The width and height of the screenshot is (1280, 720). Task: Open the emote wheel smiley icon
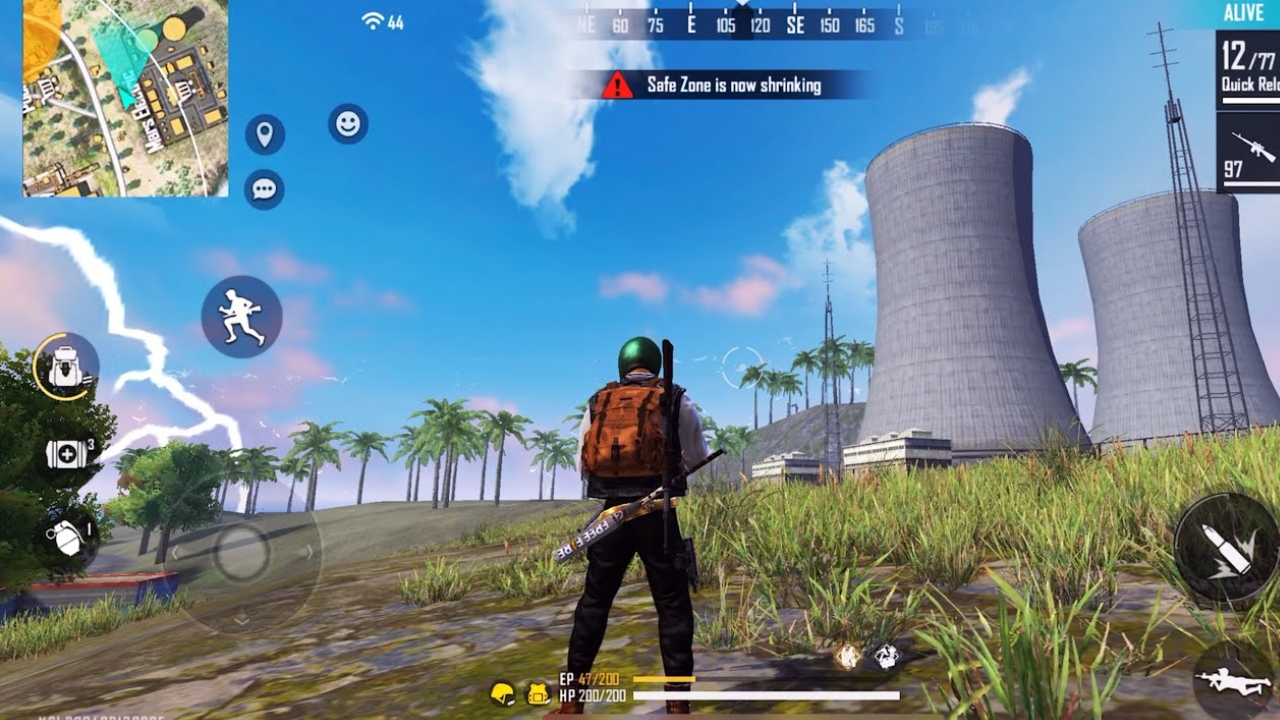pyautogui.click(x=348, y=124)
